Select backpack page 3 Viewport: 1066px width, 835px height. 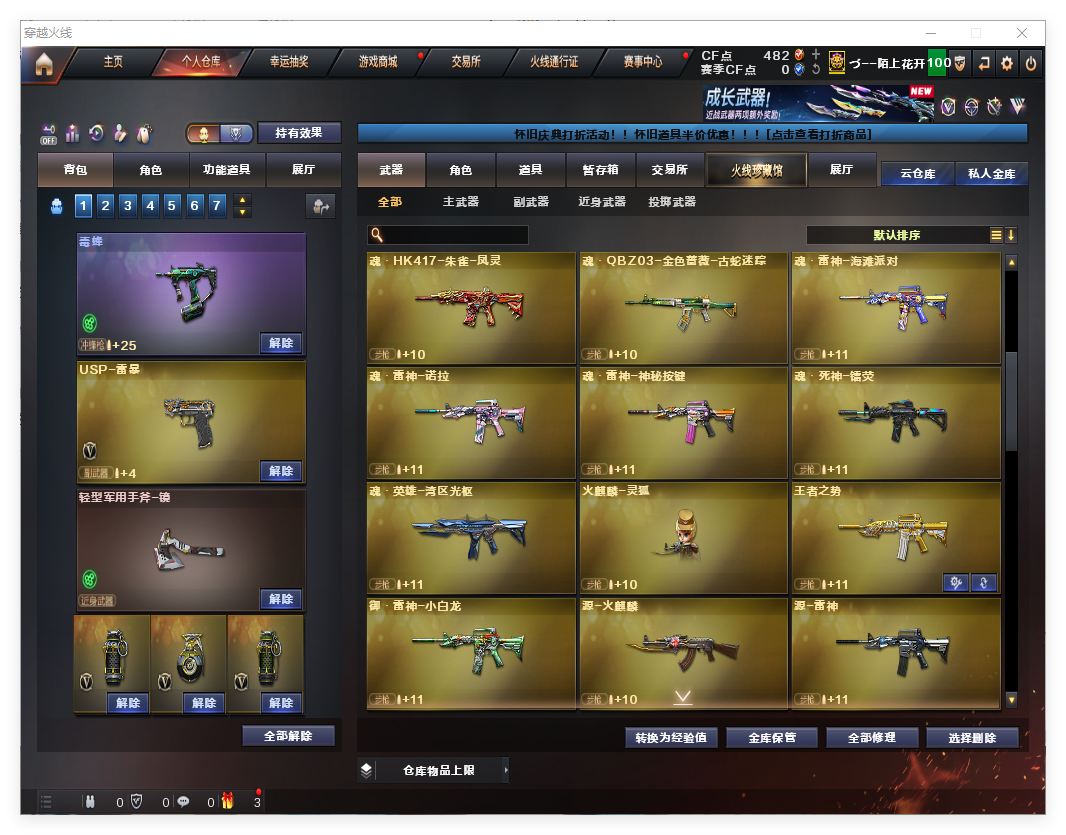pyautogui.click(x=128, y=206)
